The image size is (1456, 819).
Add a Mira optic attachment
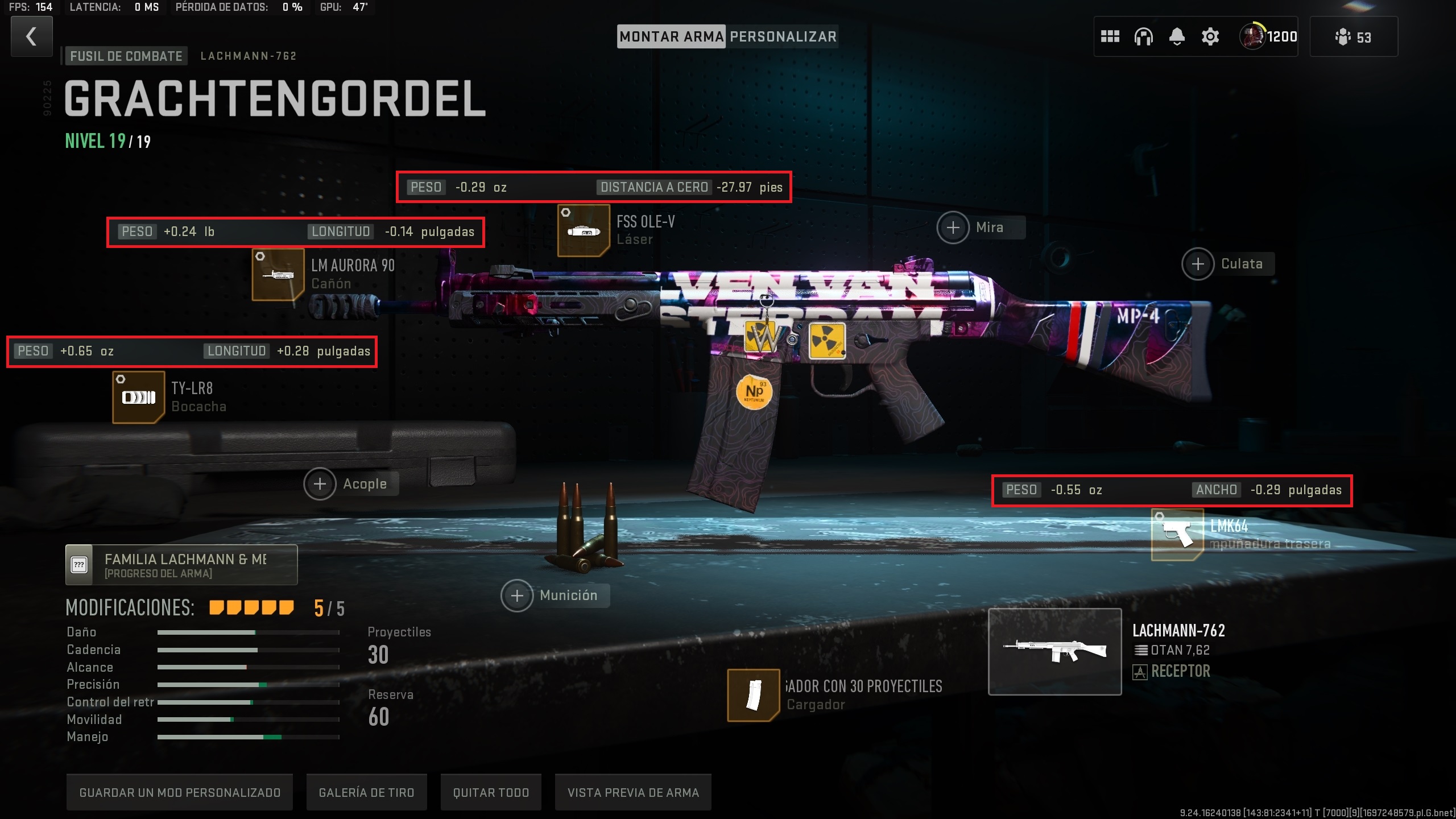point(953,227)
